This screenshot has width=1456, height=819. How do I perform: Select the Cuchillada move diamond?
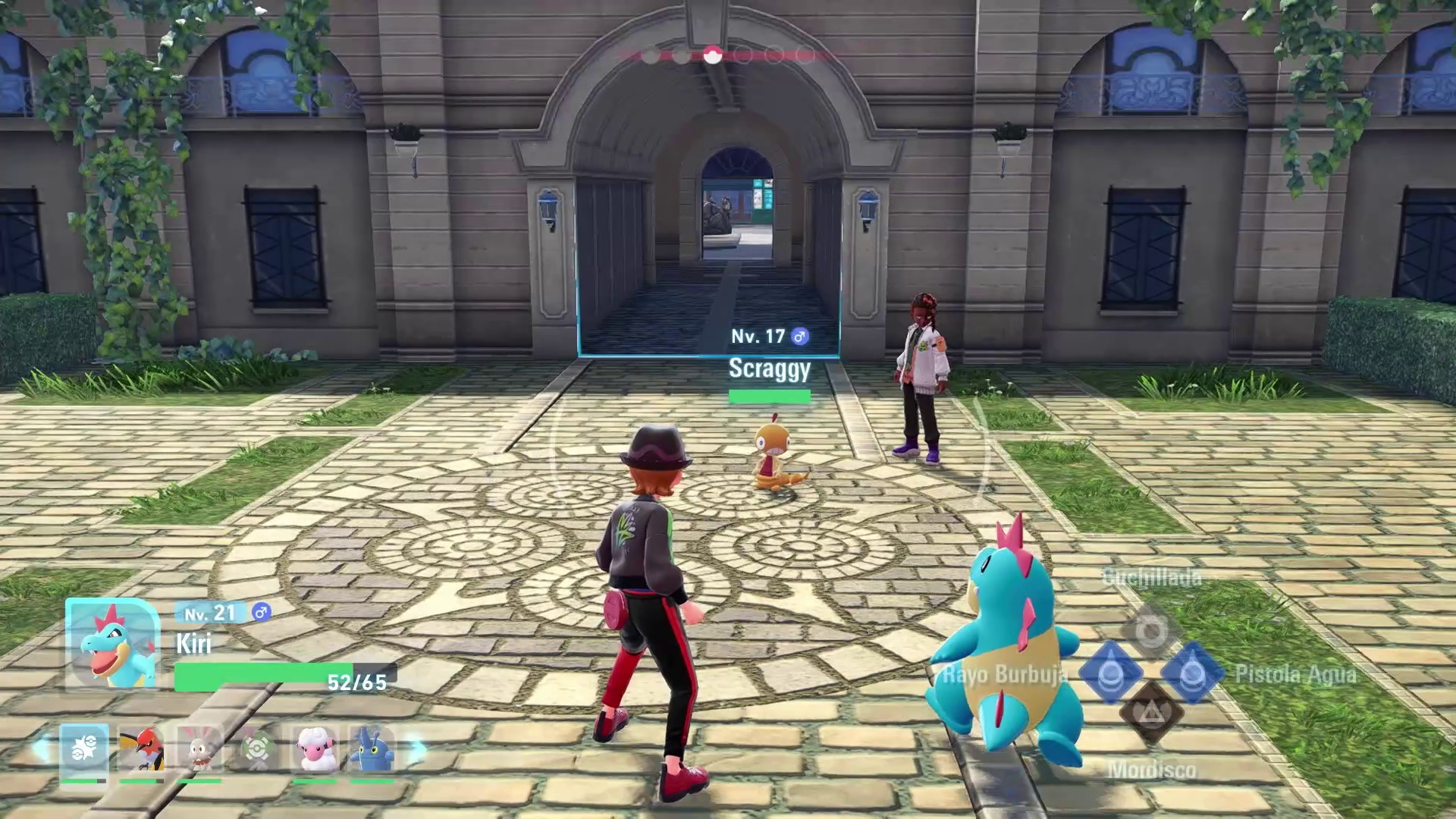click(x=1151, y=631)
